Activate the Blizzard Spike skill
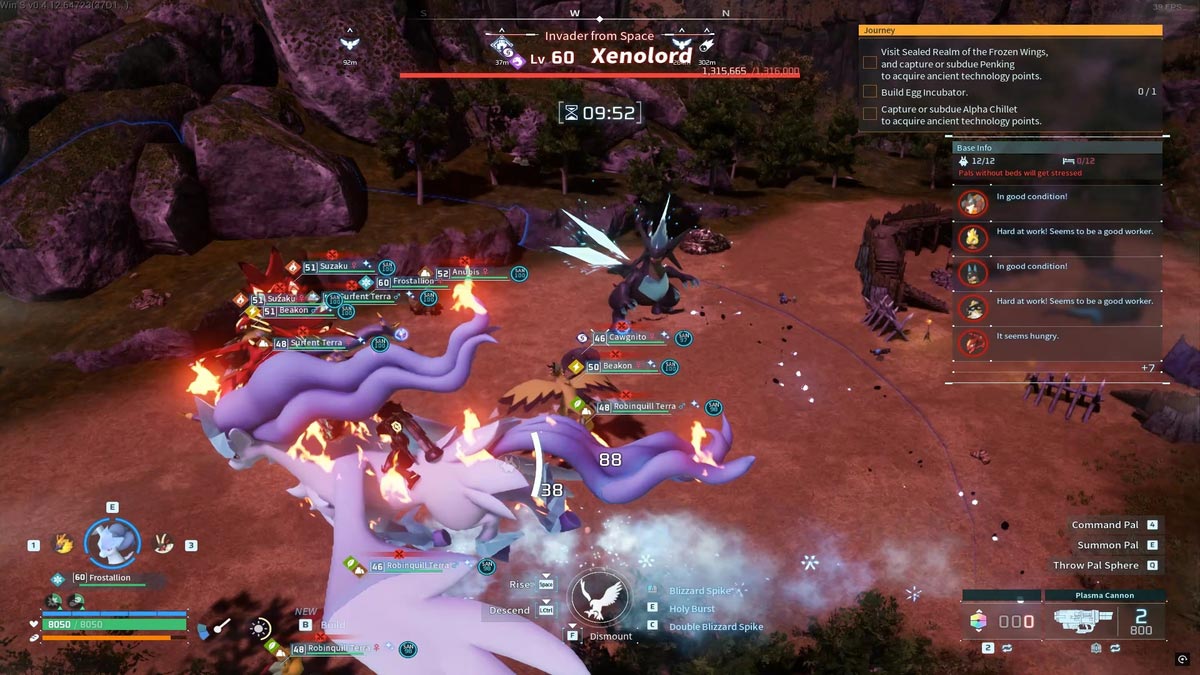The width and height of the screenshot is (1200, 675). pyautogui.click(x=700, y=591)
